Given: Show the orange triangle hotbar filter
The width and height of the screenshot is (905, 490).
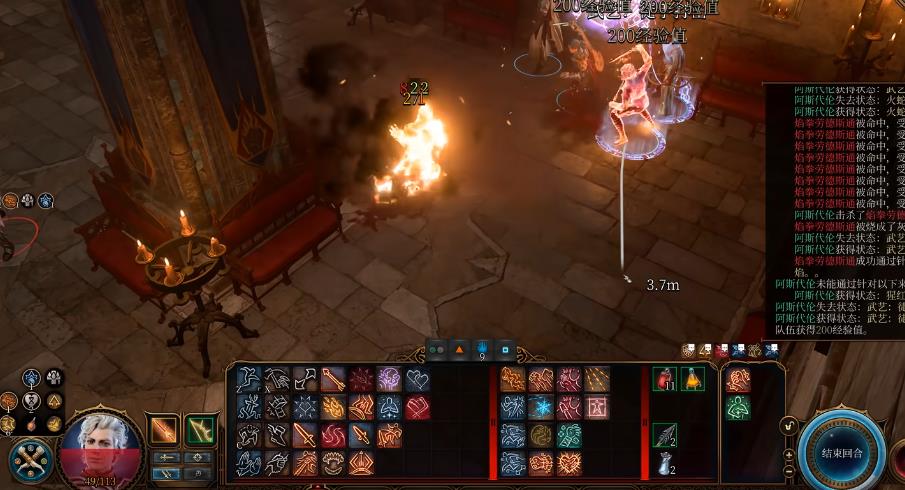Looking at the screenshot, I should pos(459,350).
